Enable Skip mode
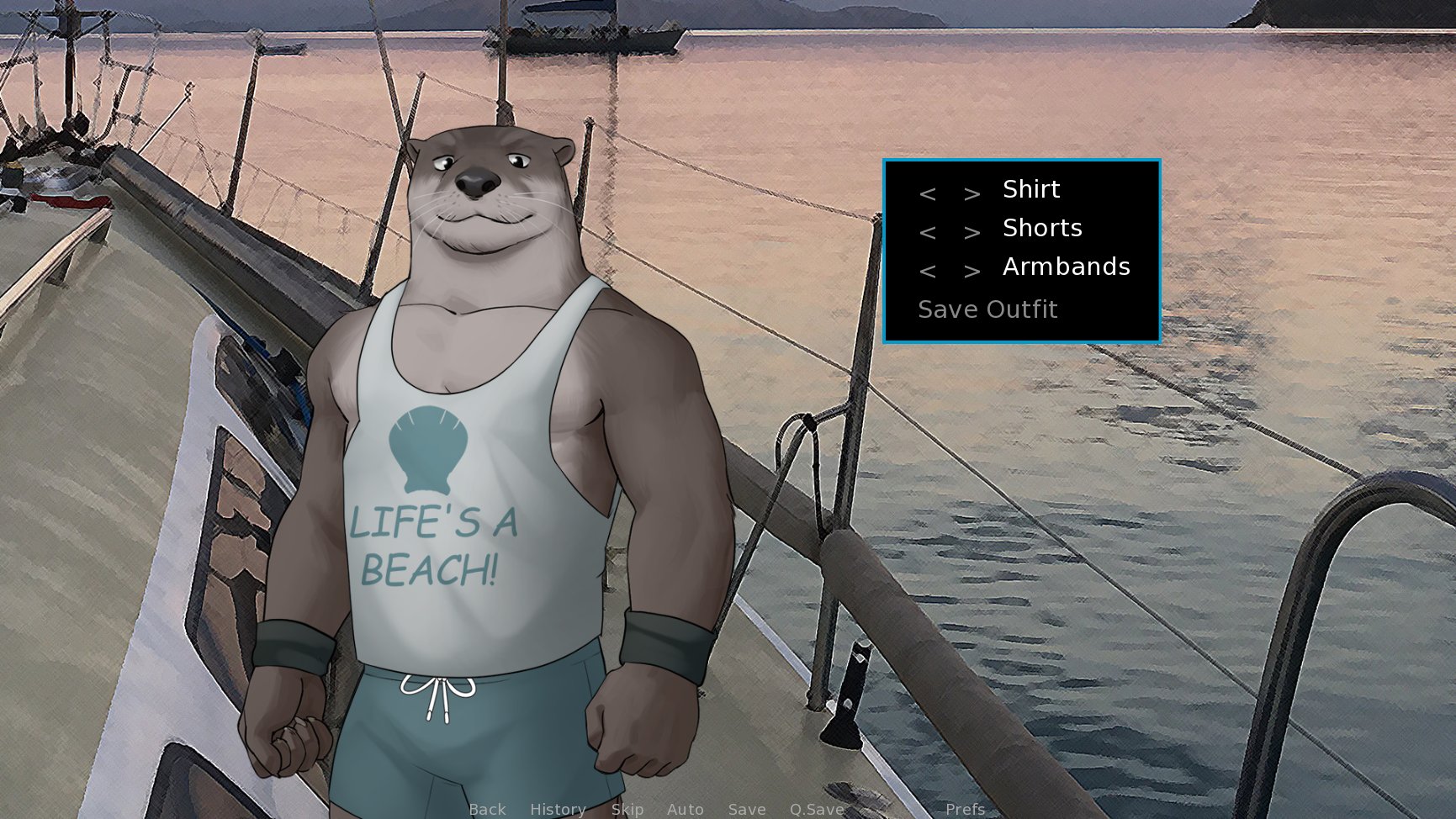The image size is (1456, 819). point(627,809)
